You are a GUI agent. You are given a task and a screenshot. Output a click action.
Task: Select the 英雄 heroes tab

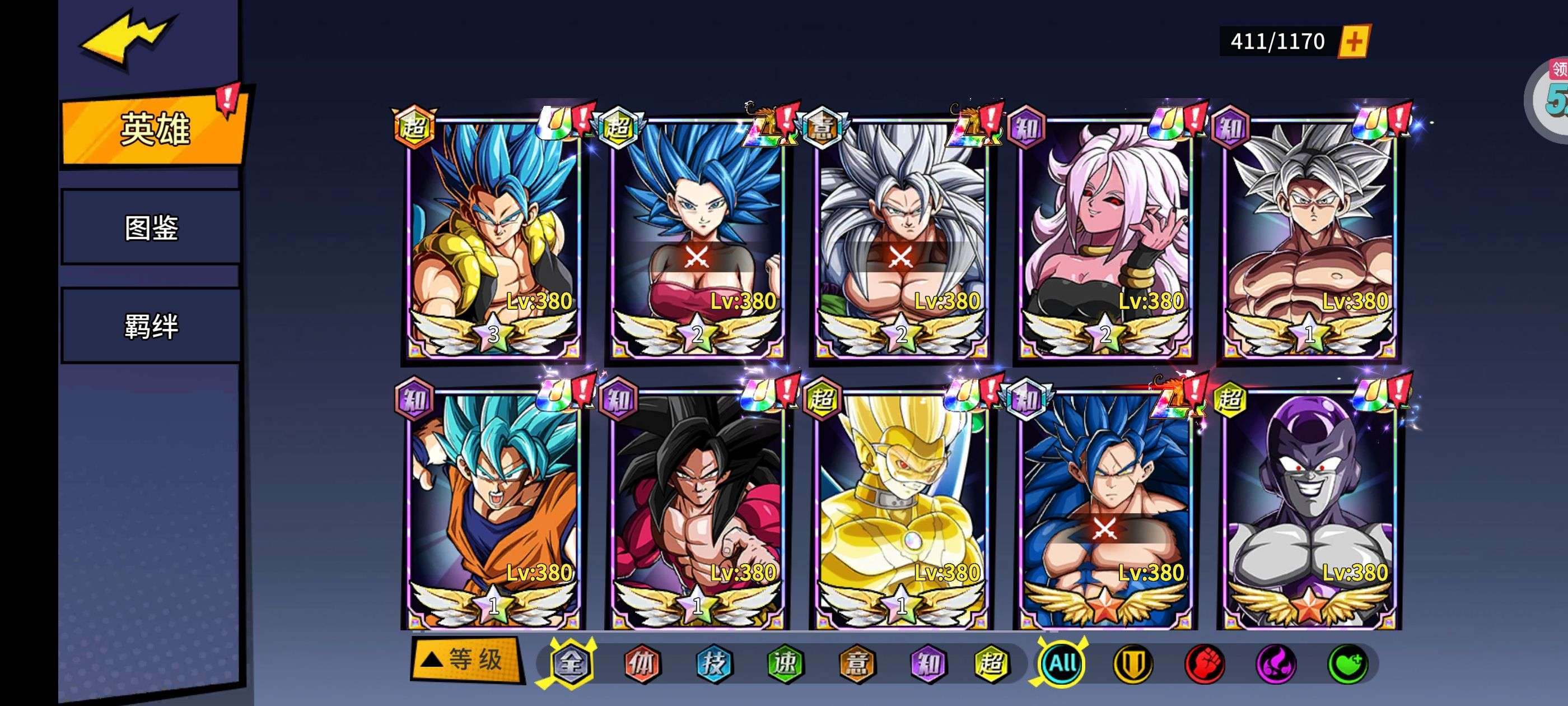pyautogui.click(x=155, y=129)
